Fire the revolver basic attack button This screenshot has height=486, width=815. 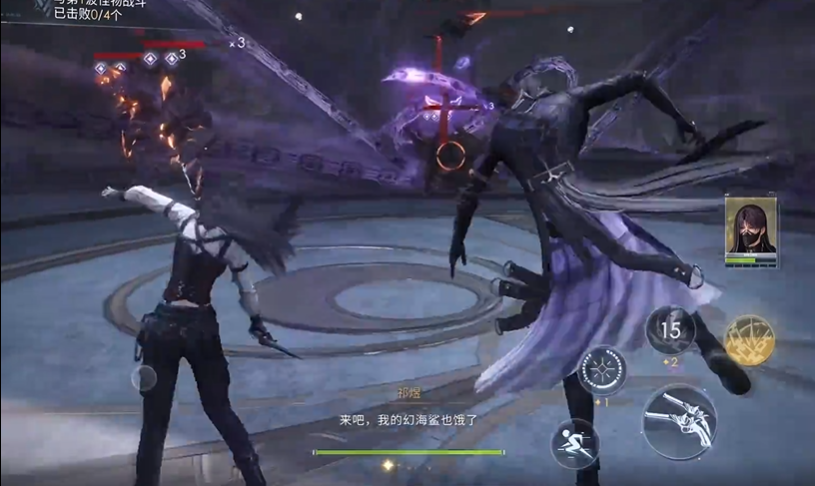click(x=679, y=422)
